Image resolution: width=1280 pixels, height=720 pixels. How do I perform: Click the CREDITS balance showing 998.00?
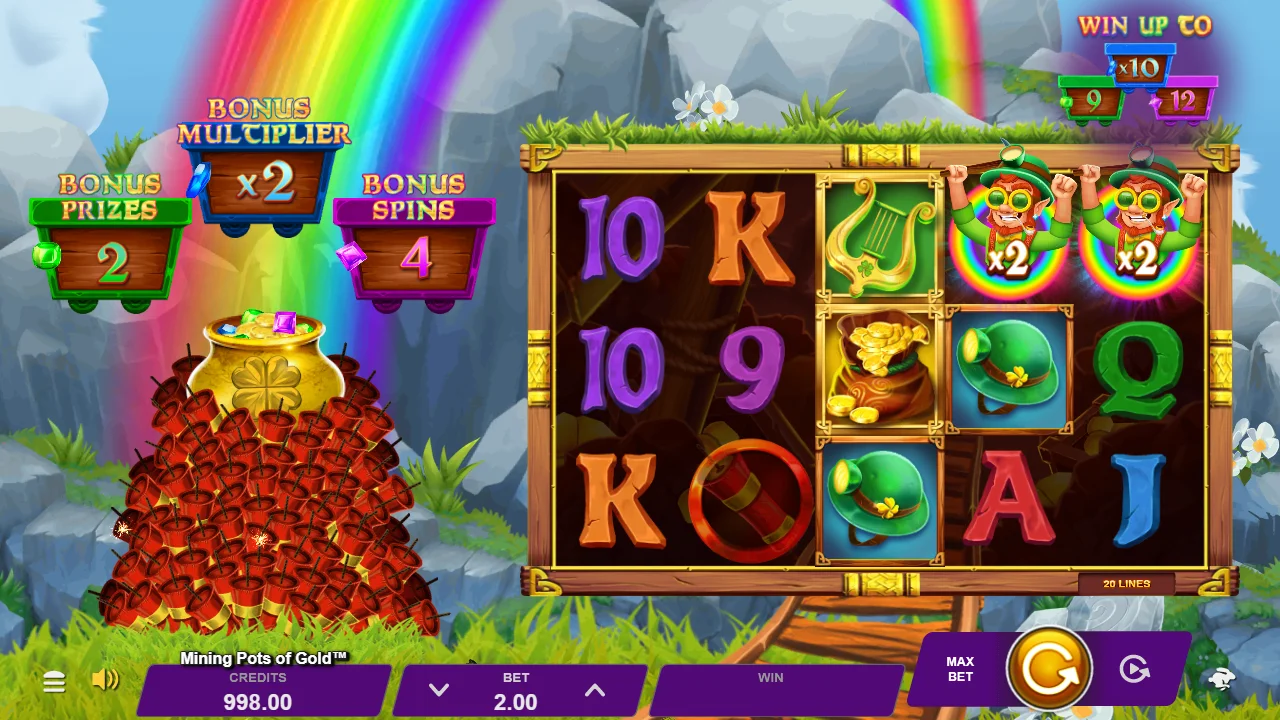click(259, 690)
